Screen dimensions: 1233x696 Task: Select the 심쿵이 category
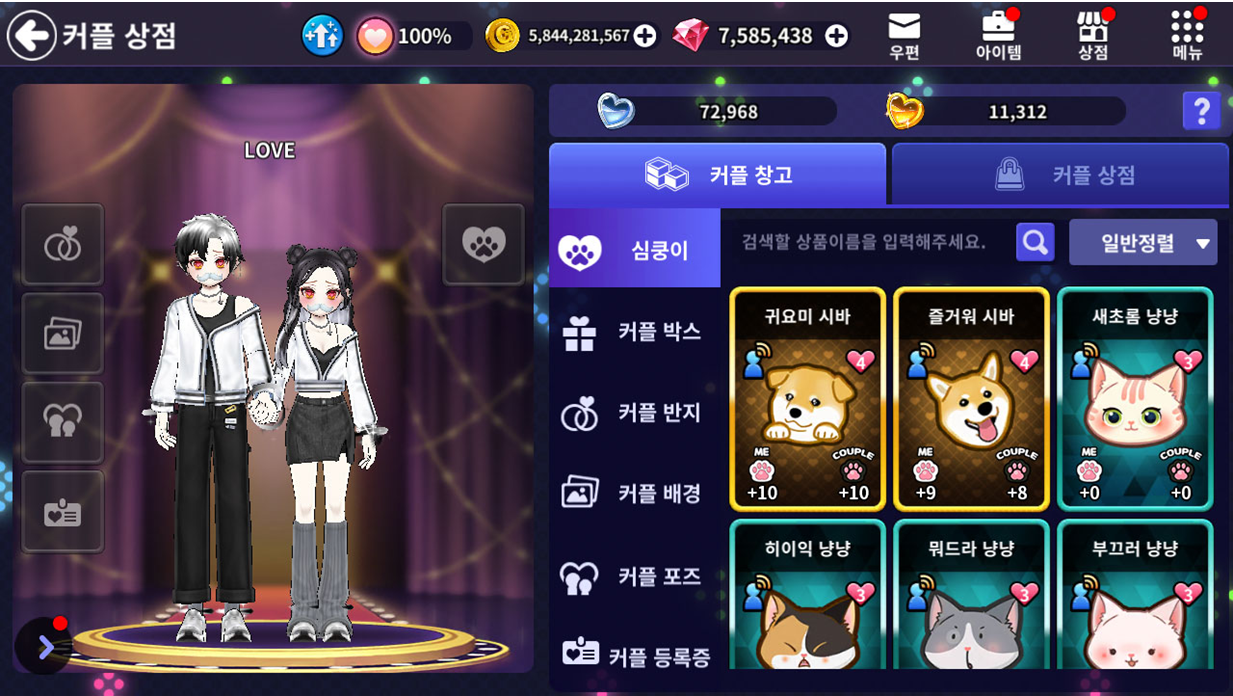click(x=635, y=249)
